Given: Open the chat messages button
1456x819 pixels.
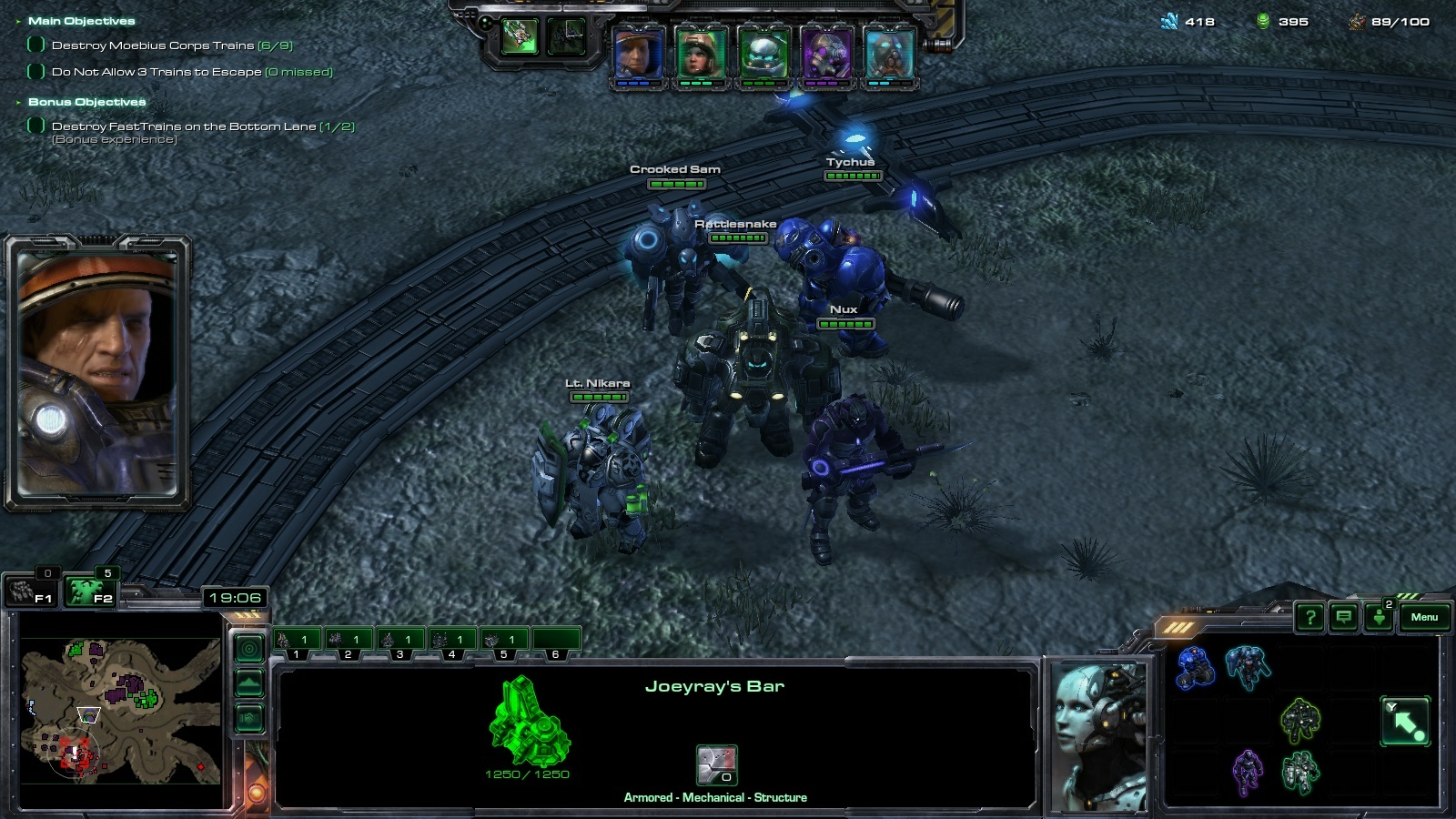Looking at the screenshot, I should 1343,618.
